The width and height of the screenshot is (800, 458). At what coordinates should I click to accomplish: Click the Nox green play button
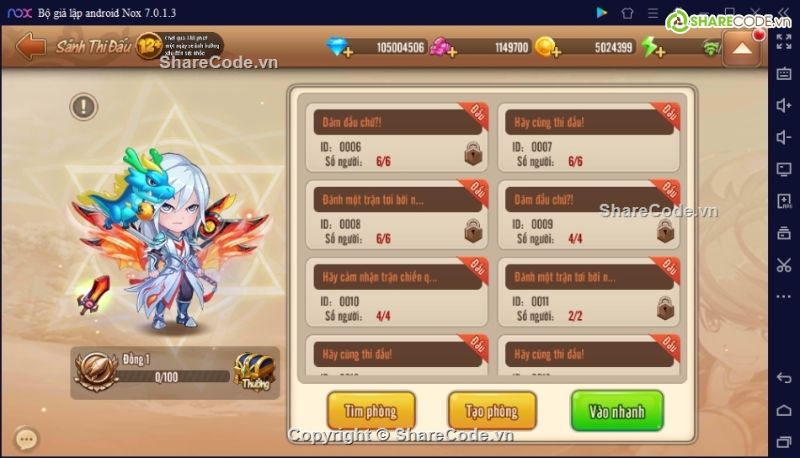(601, 12)
